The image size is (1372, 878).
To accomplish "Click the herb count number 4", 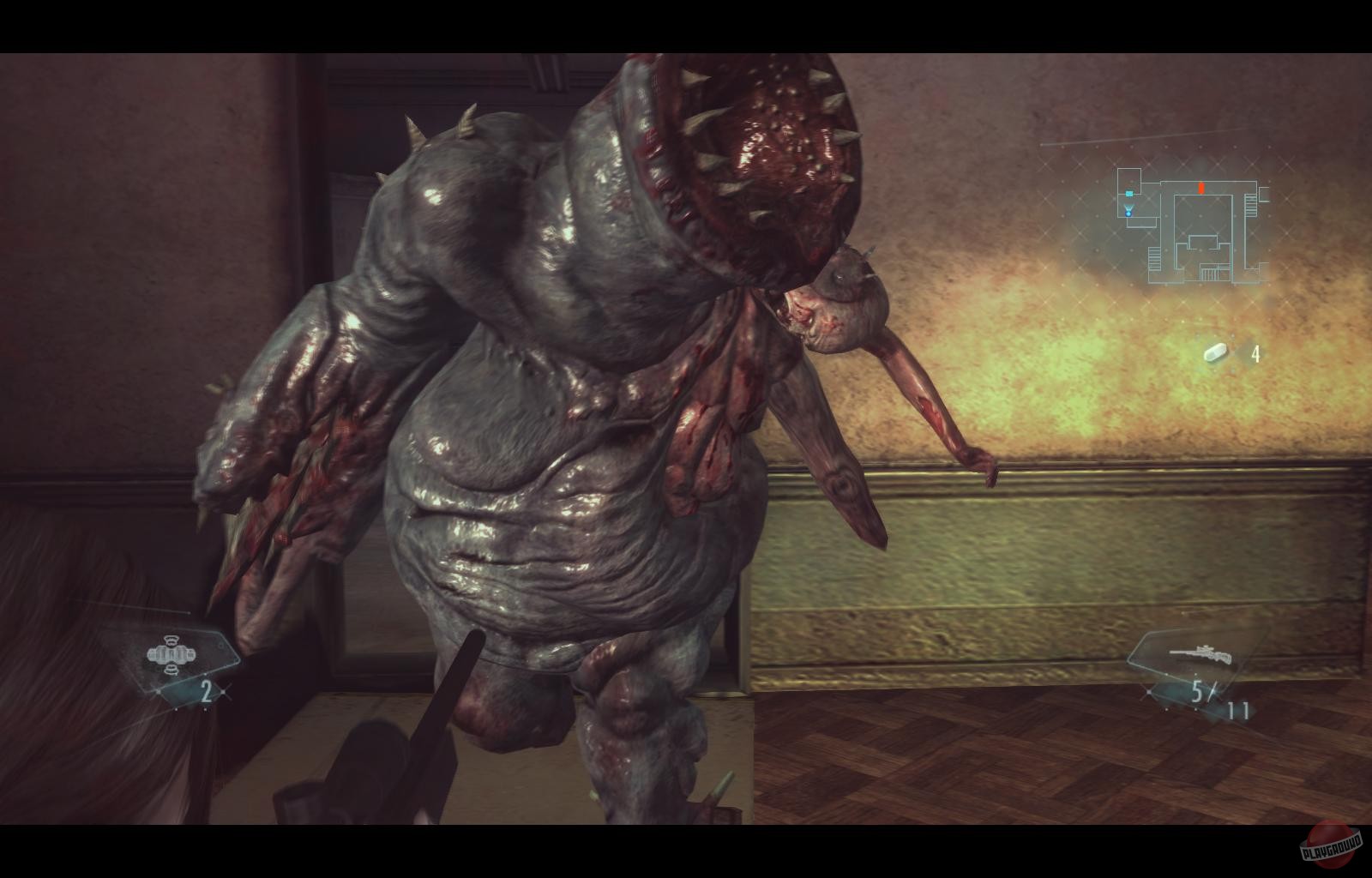I will pyautogui.click(x=1256, y=352).
